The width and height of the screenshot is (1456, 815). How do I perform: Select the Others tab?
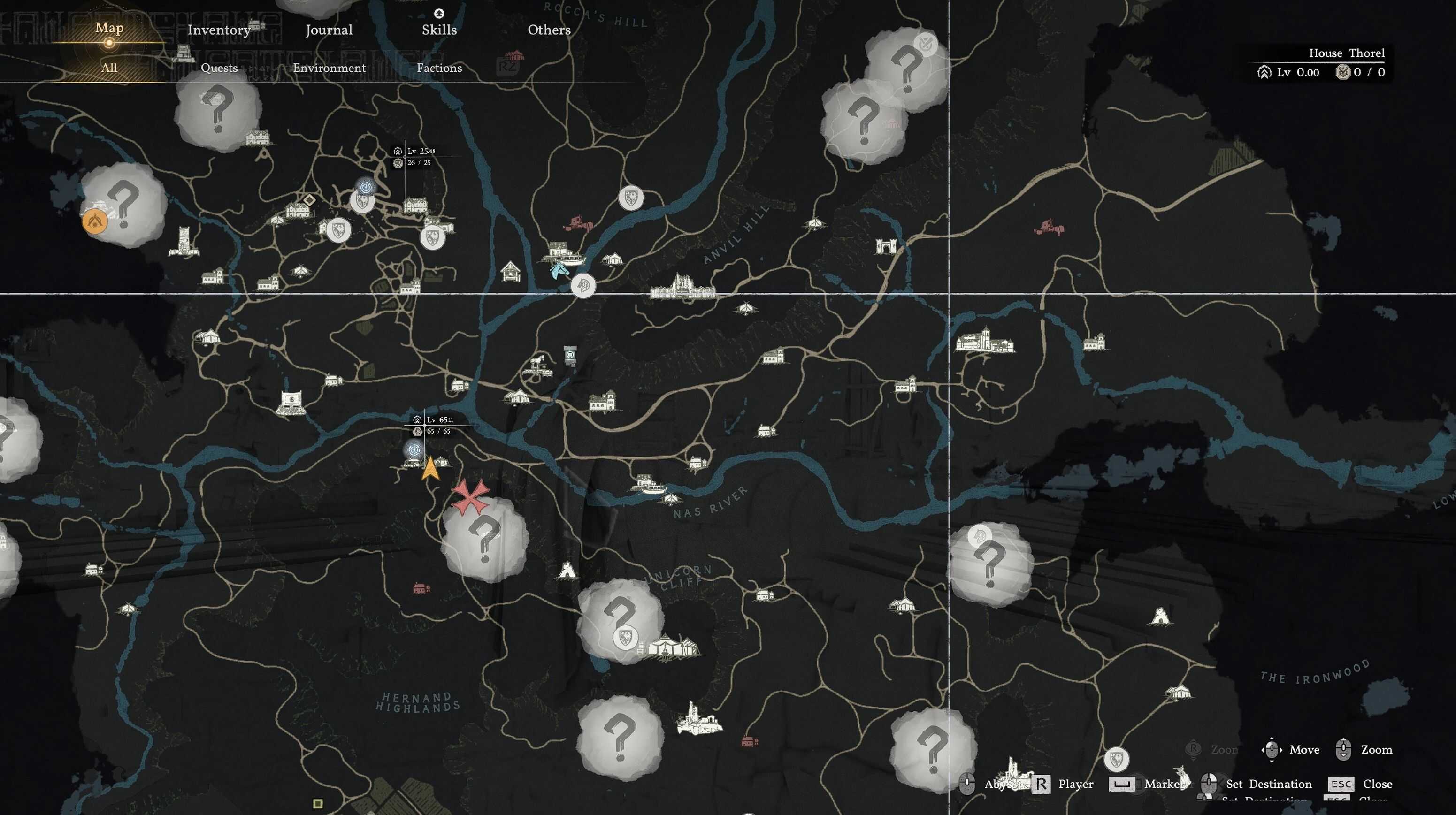click(549, 30)
